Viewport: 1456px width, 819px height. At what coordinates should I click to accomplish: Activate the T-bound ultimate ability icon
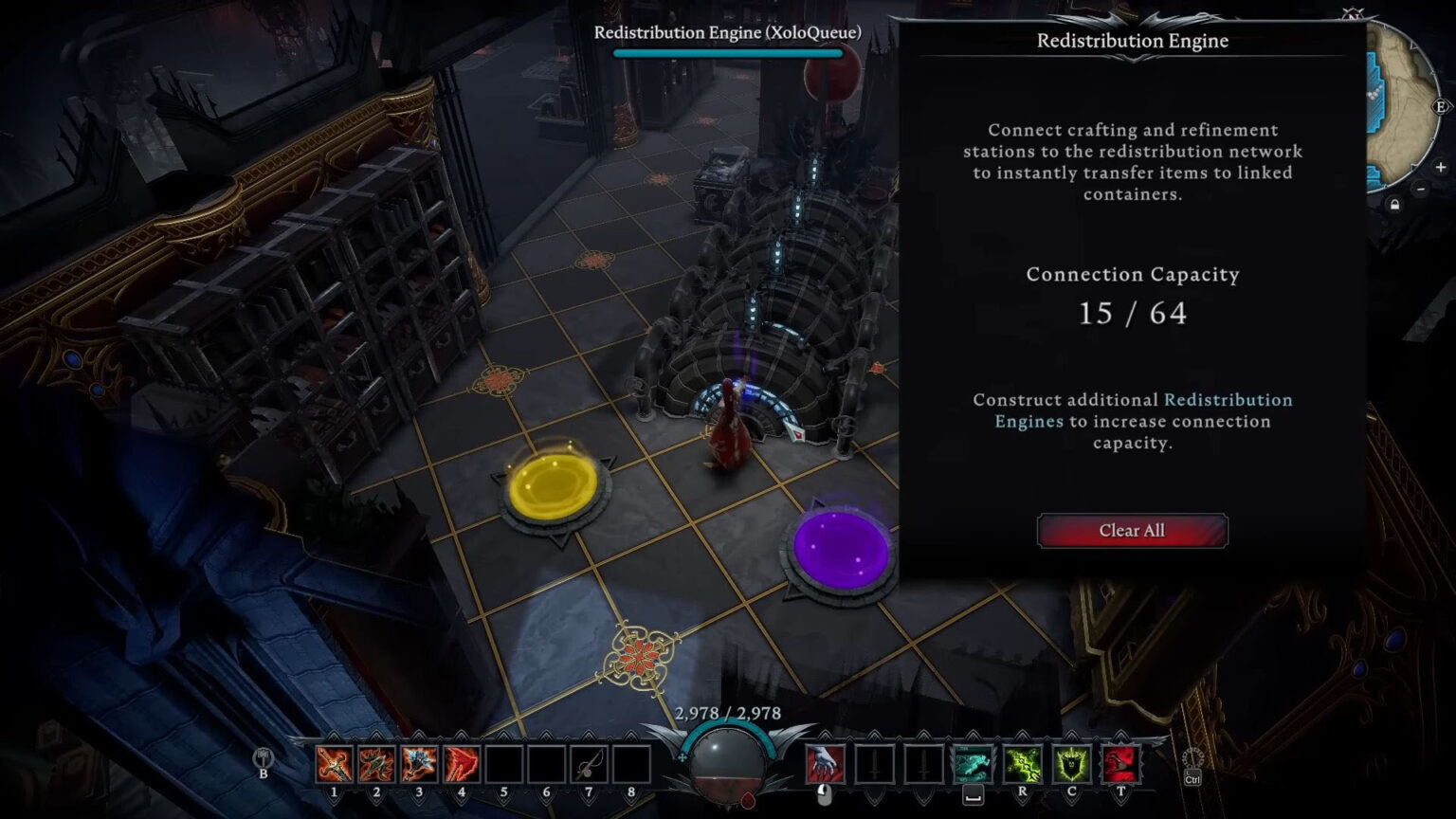tap(1120, 765)
